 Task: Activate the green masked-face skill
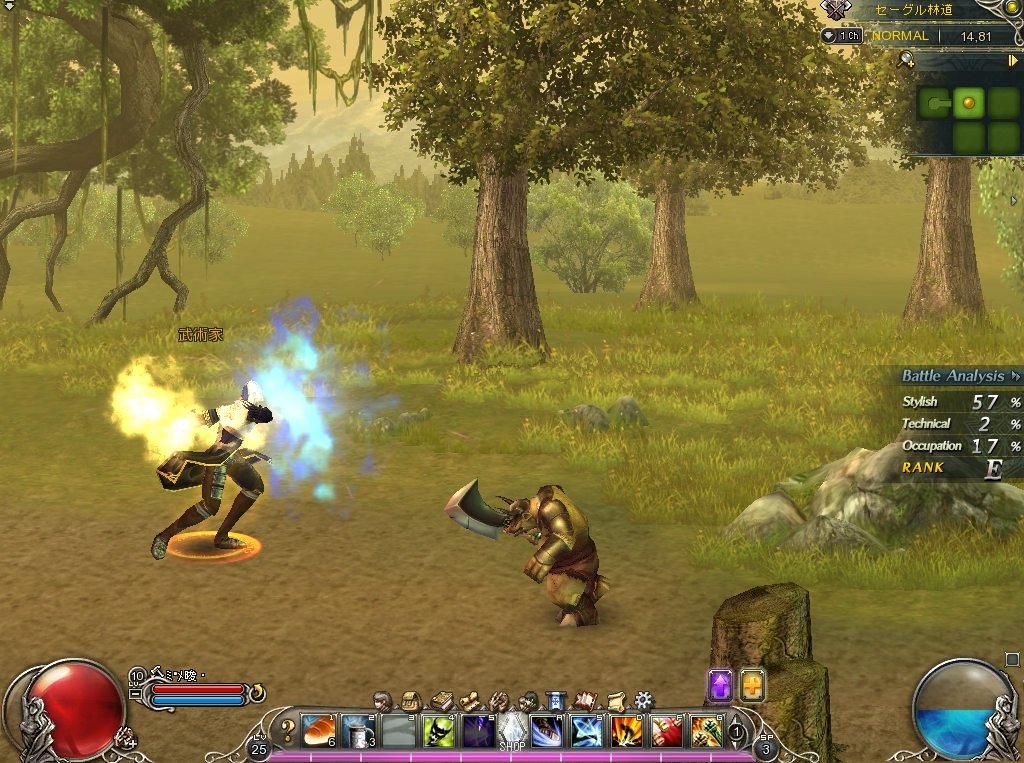437,731
